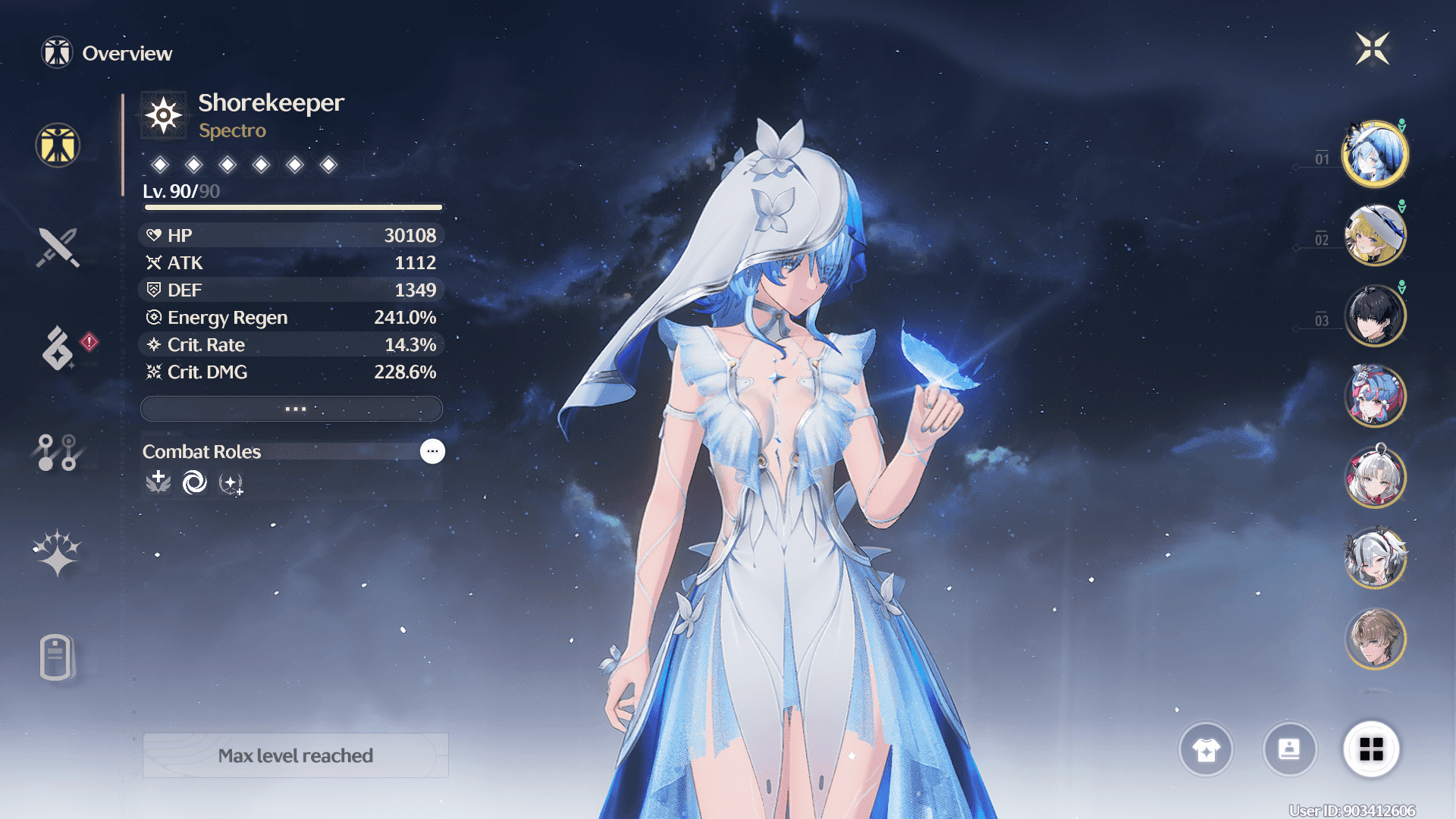Open the data bank device tab
Image resolution: width=1456 pixels, height=819 pixels.
(56, 657)
